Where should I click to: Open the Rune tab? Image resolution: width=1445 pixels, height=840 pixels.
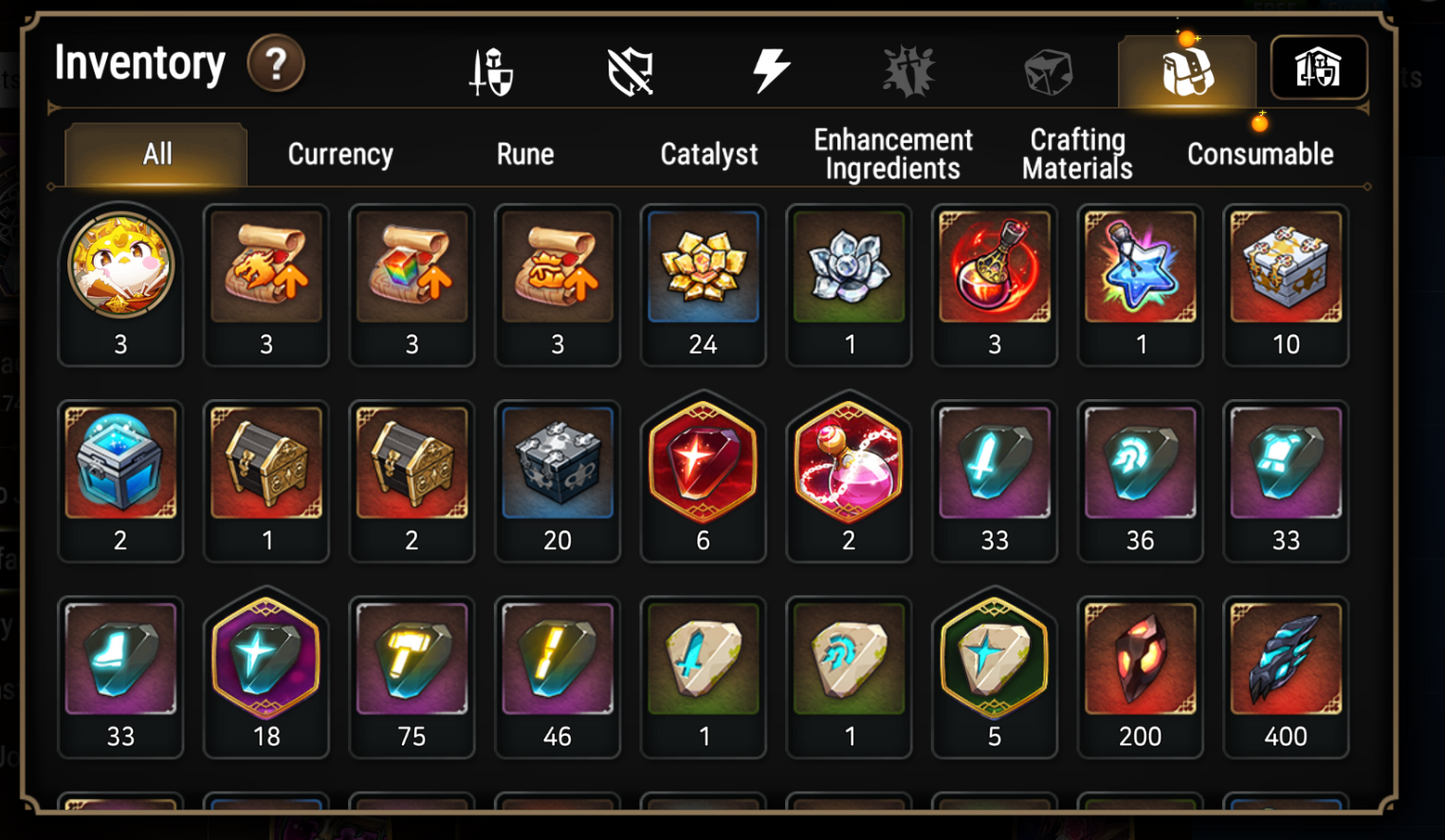[x=524, y=154]
